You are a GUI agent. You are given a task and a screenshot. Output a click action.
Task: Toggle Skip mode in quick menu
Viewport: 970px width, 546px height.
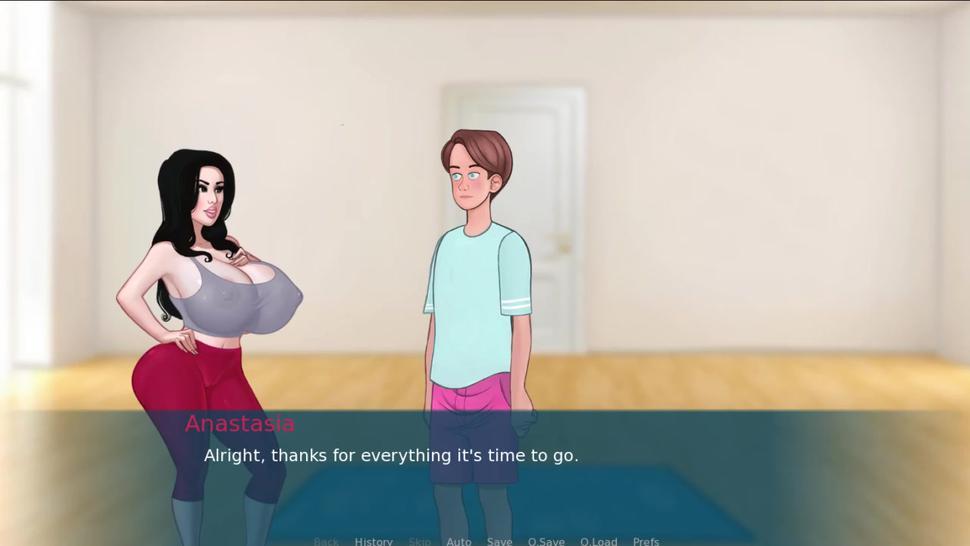coord(419,541)
